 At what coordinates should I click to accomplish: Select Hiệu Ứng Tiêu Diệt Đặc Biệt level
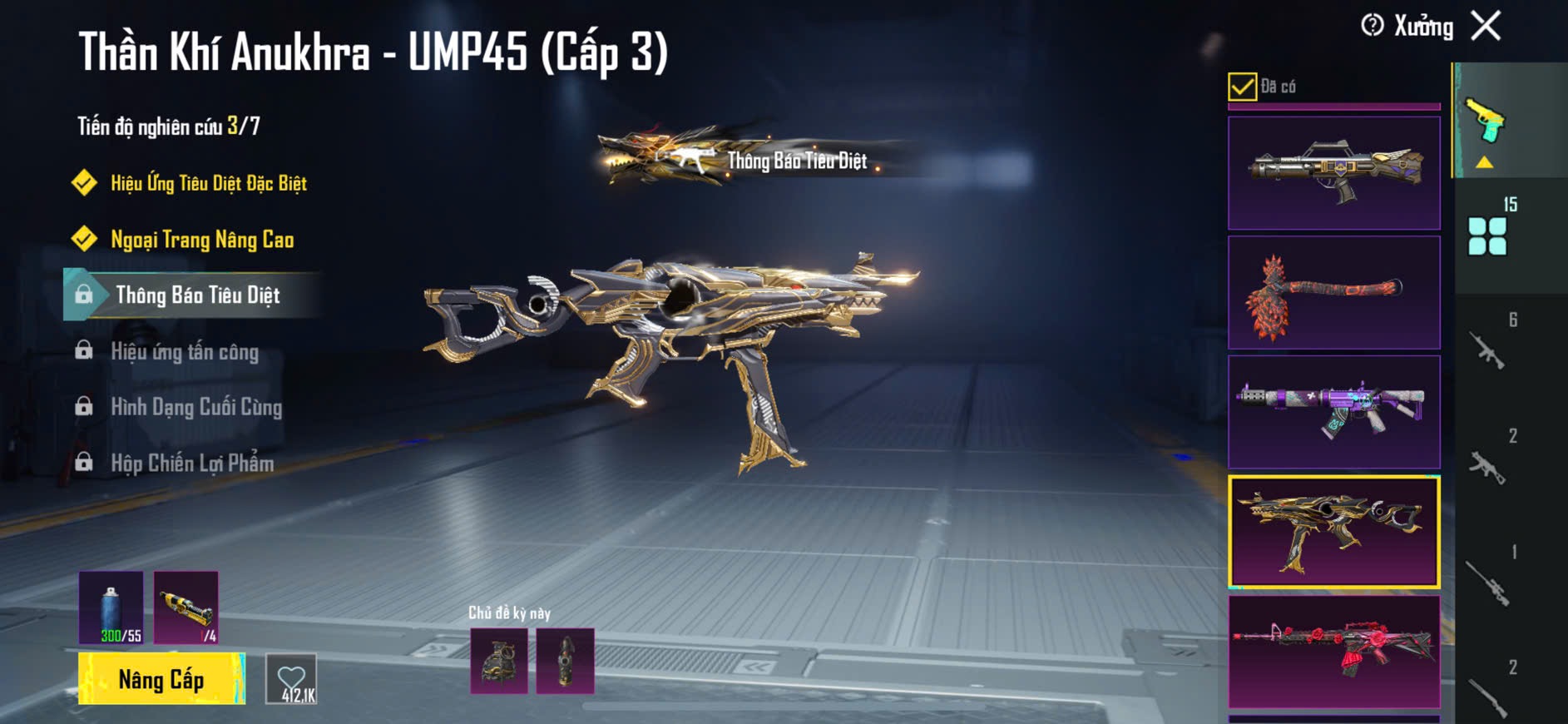coord(208,183)
